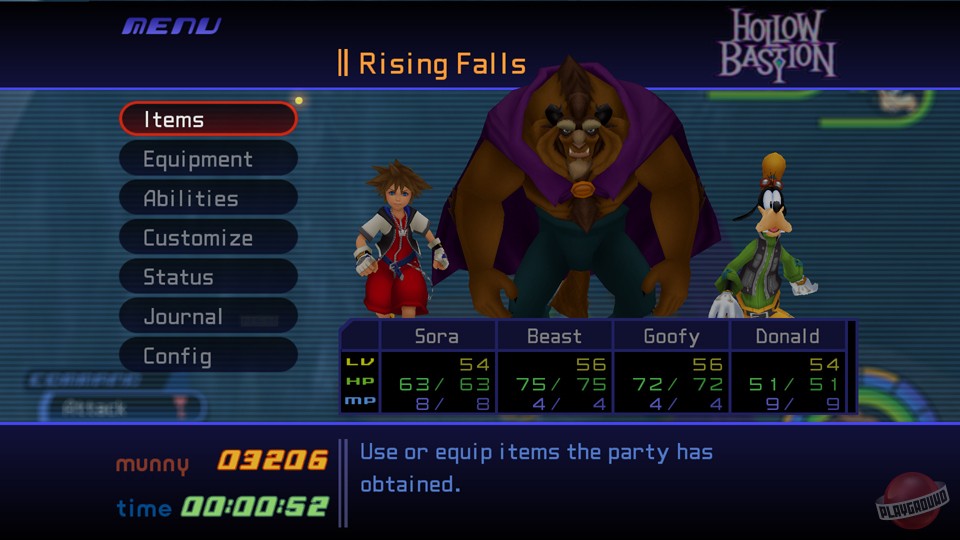This screenshot has width=960, height=540.
Task: Choose Goofy's party stats column
Action: coord(671,368)
